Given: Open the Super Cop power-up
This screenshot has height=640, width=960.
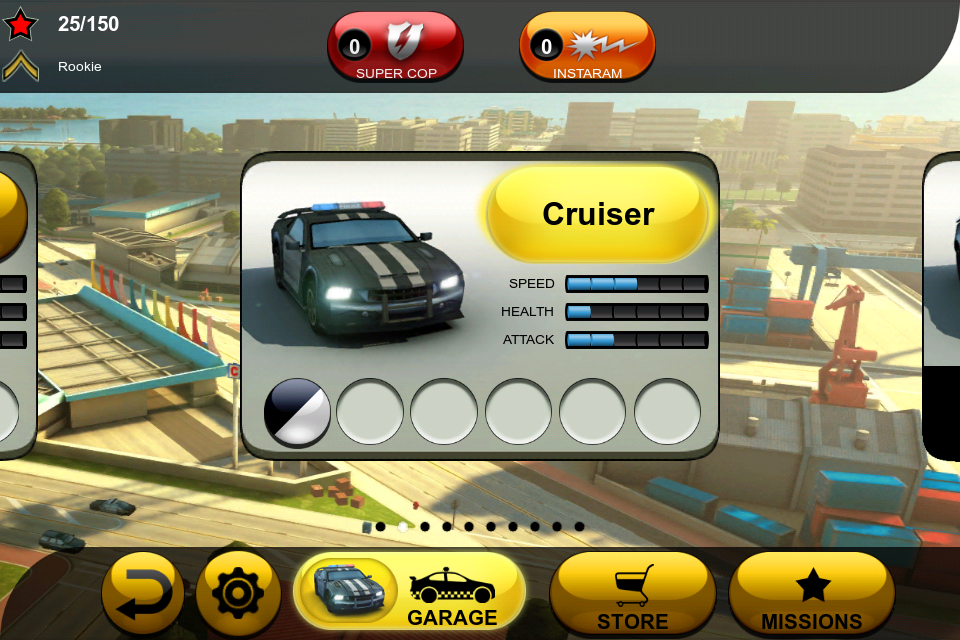Looking at the screenshot, I should [396, 47].
